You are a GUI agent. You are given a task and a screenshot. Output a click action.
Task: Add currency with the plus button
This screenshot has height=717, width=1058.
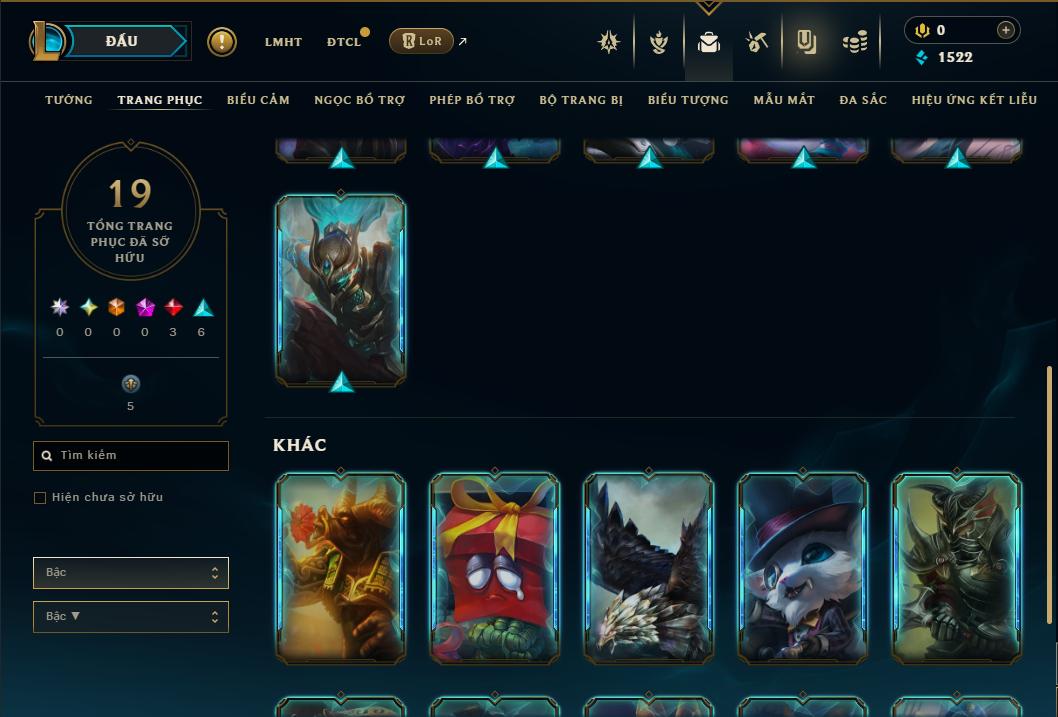point(1006,30)
